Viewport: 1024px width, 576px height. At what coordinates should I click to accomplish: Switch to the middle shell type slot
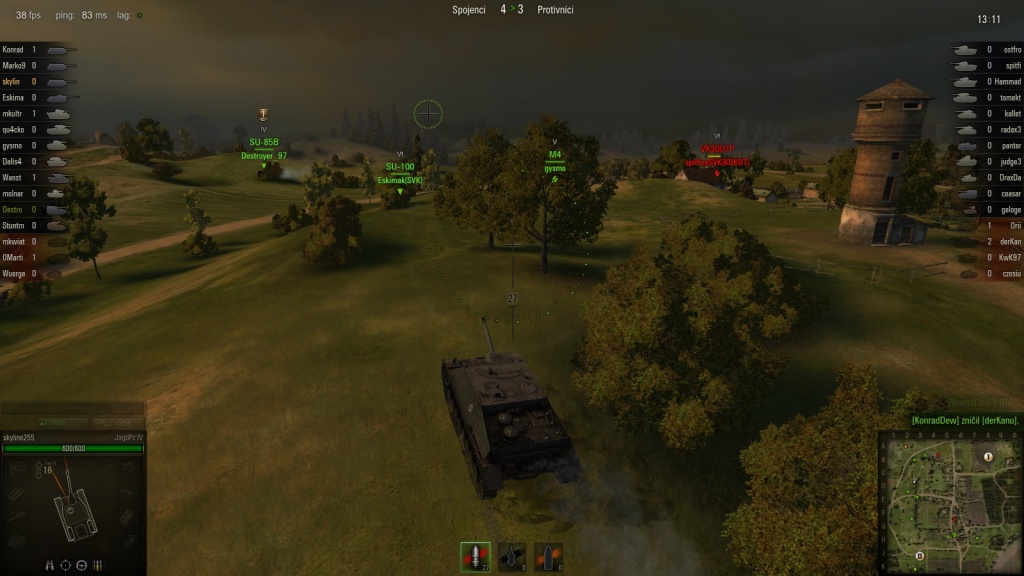[x=512, y=557]
